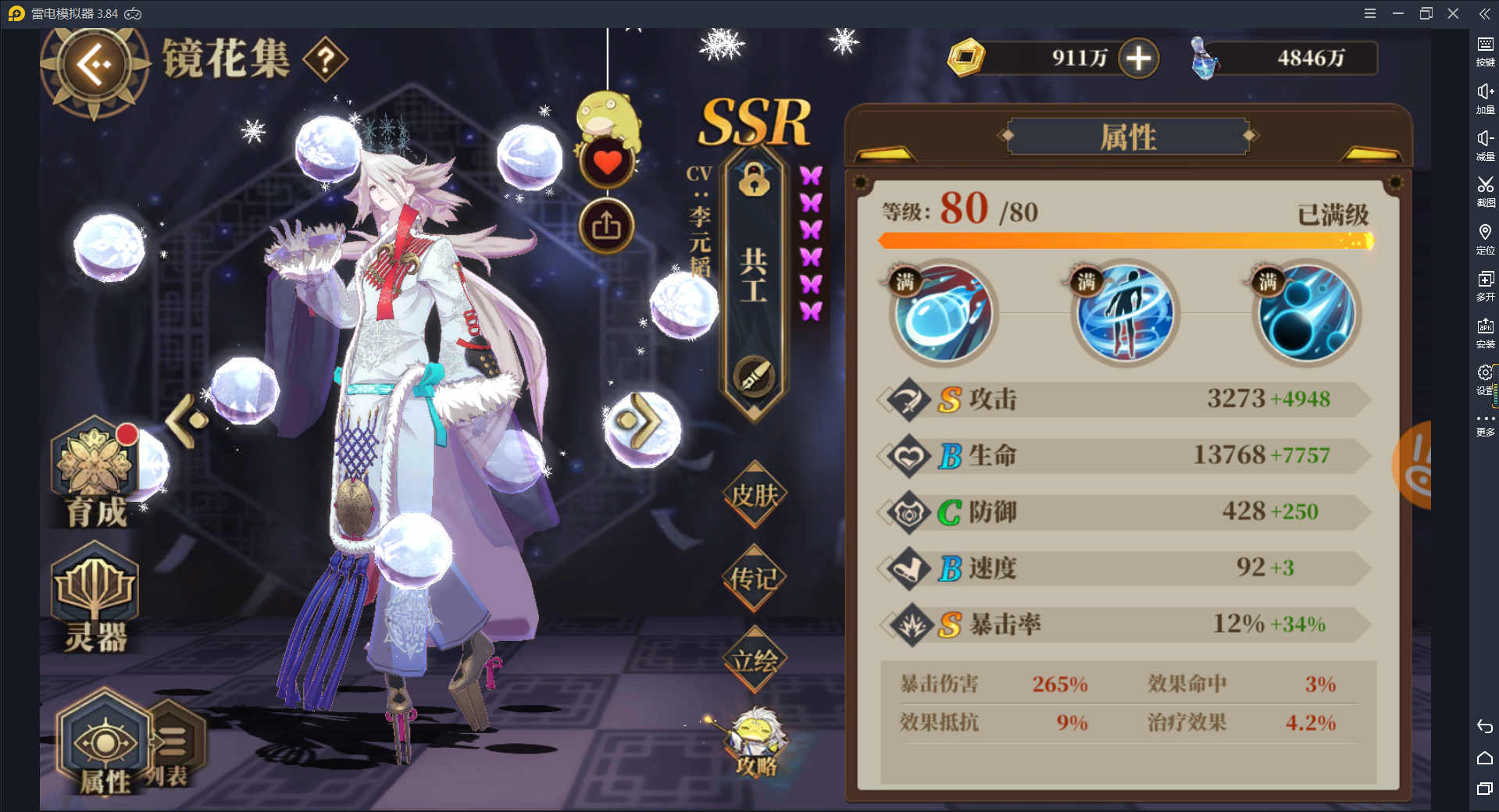Open help via the question mark button
Screen dimensions: 1499x812
pos(325,58)
